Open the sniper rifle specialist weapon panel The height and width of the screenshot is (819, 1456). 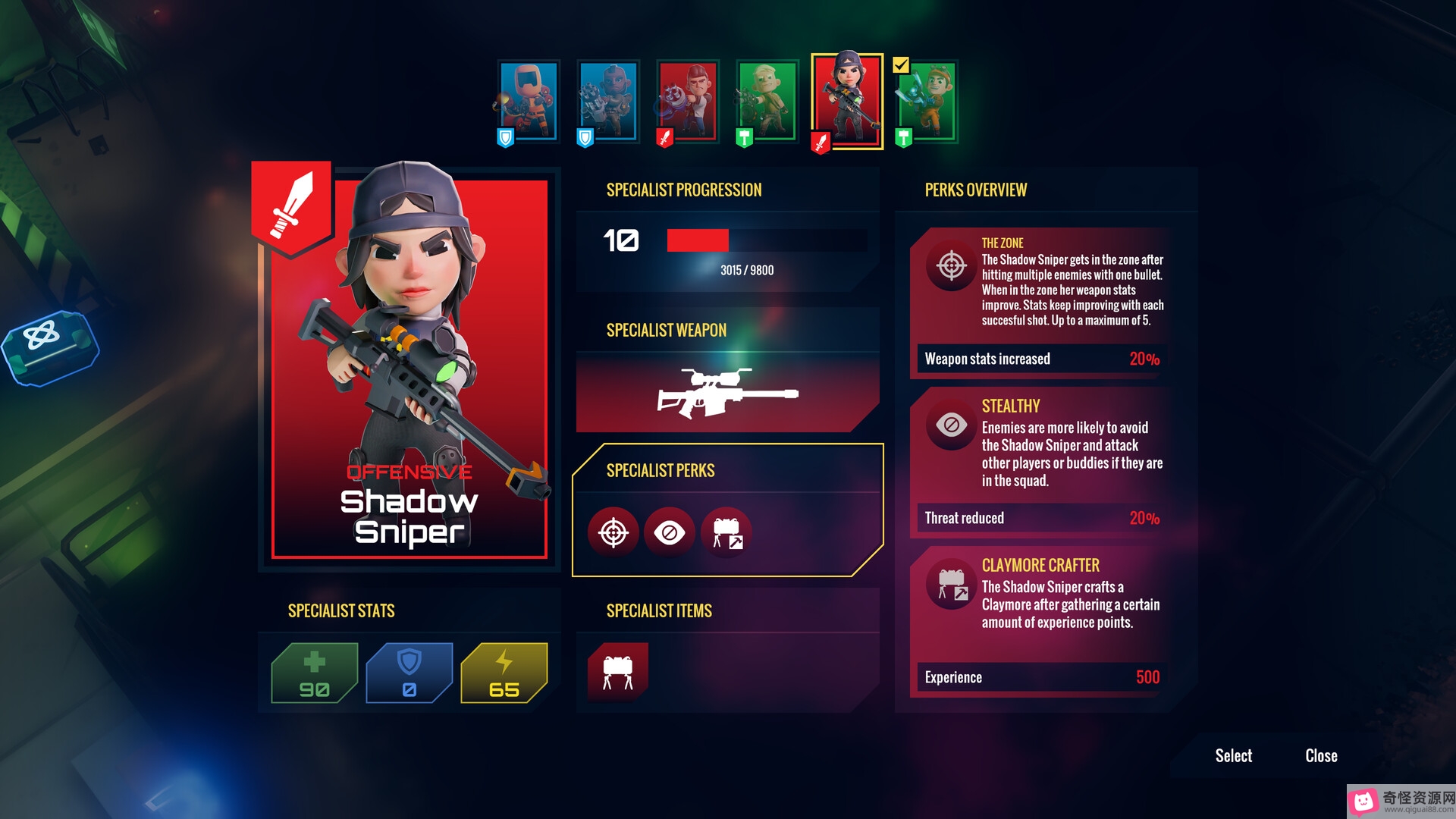[x=726, y=393]
